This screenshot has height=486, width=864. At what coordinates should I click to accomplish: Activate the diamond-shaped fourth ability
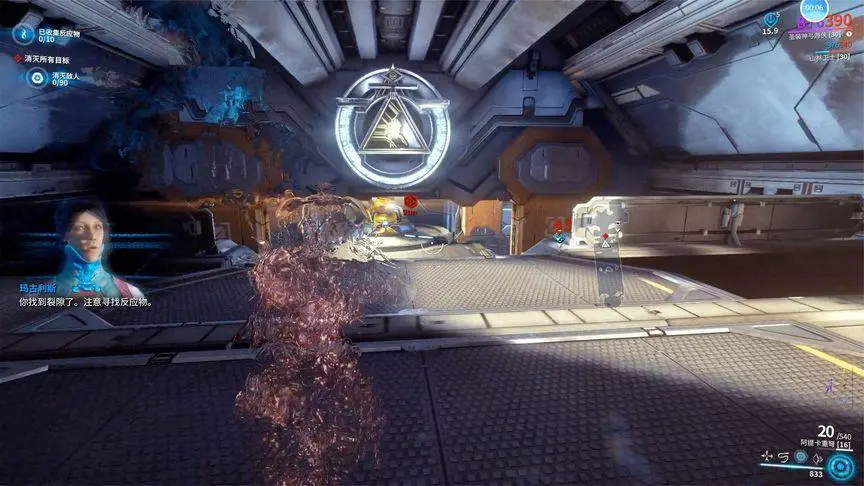(x=819, y=457)
